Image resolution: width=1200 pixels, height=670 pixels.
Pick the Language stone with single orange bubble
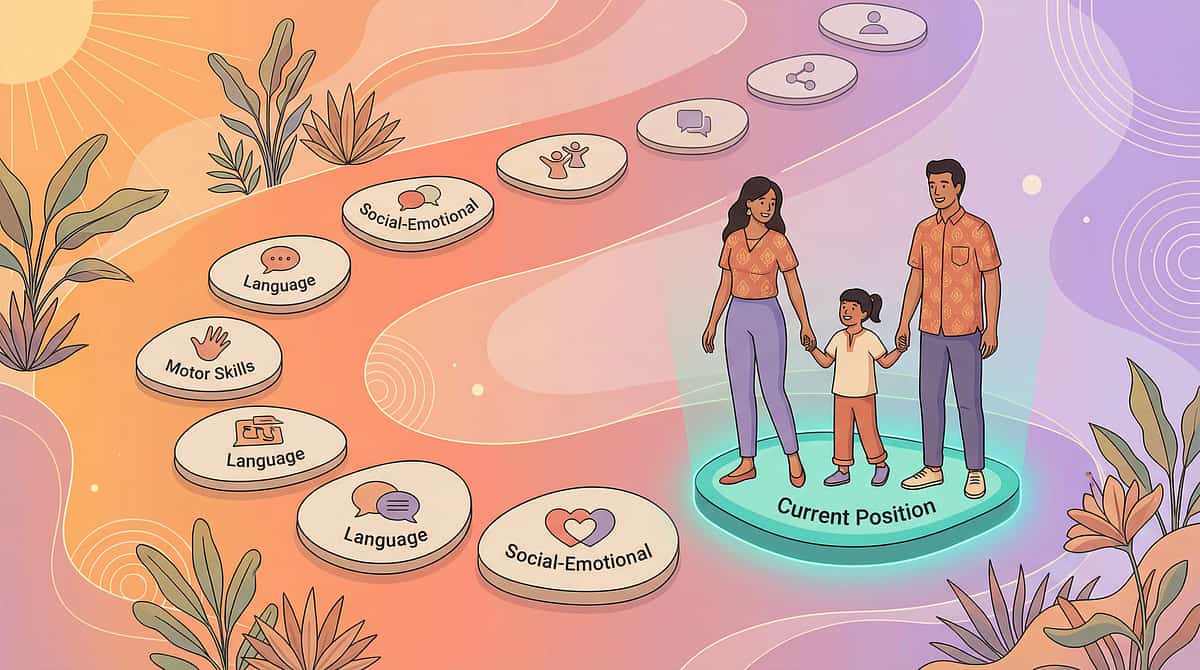coord(279,270)
